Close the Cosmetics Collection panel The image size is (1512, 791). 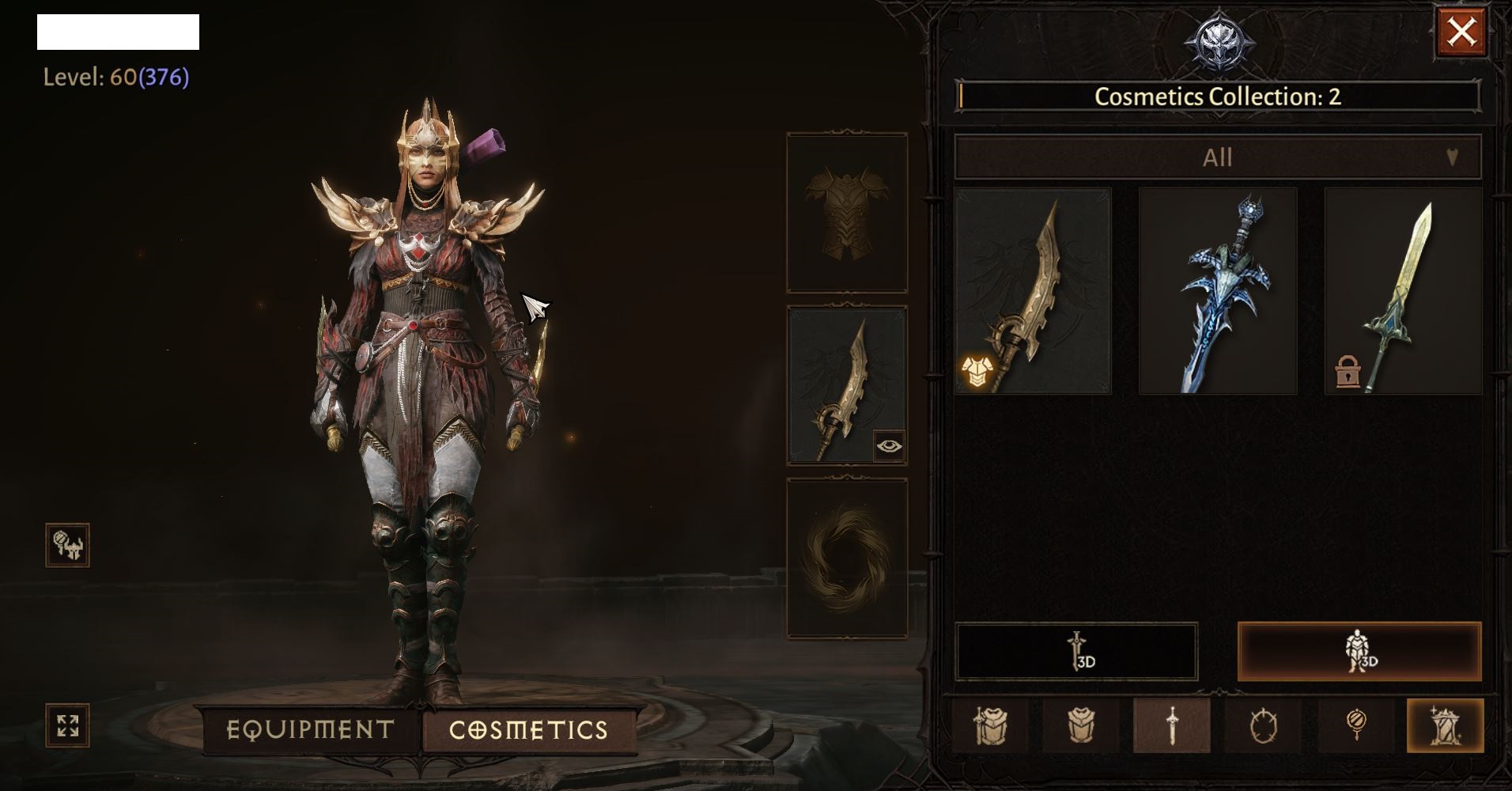click(x=1460, y=32)
